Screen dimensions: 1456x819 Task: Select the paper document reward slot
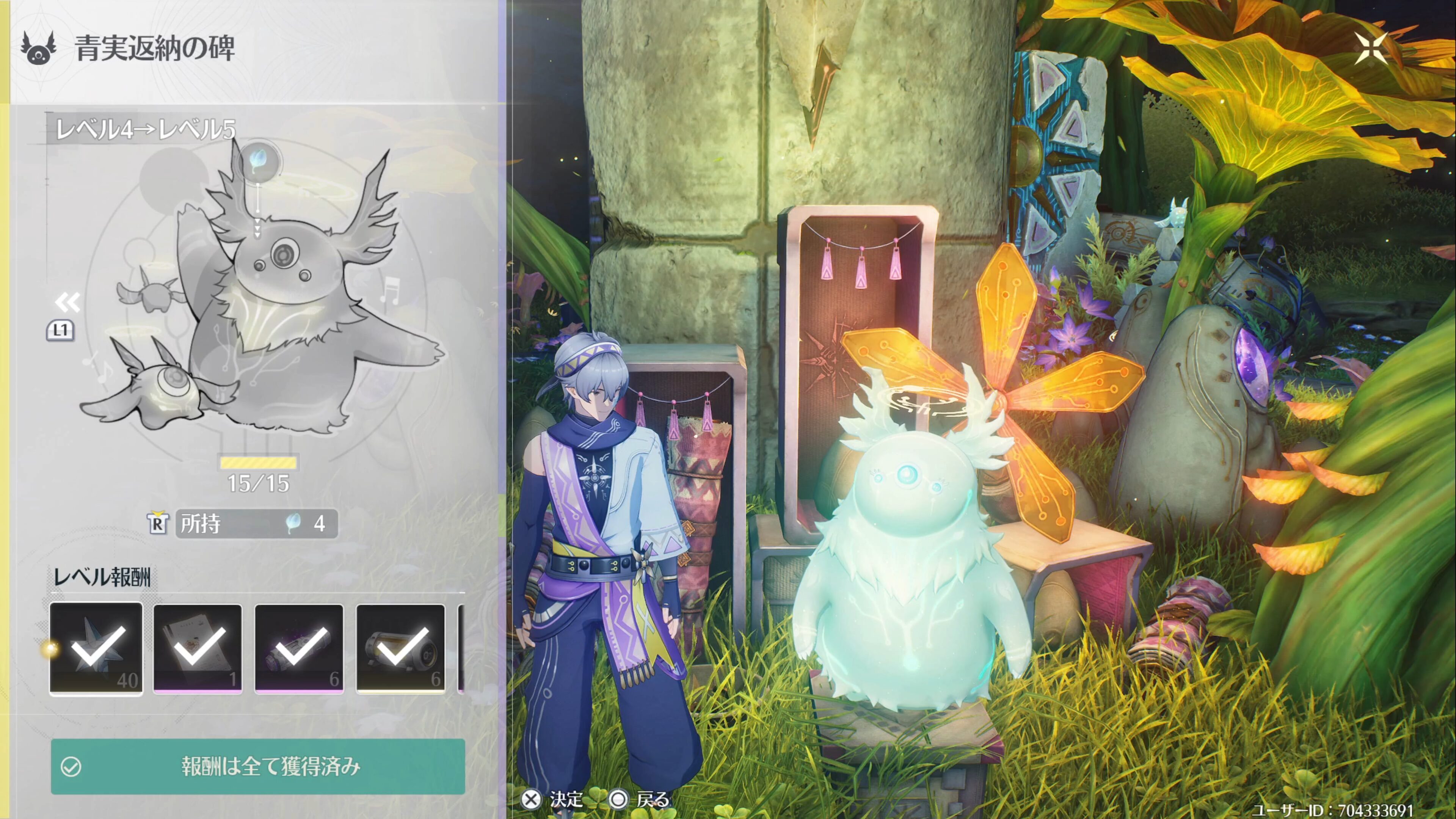(197, 648)
